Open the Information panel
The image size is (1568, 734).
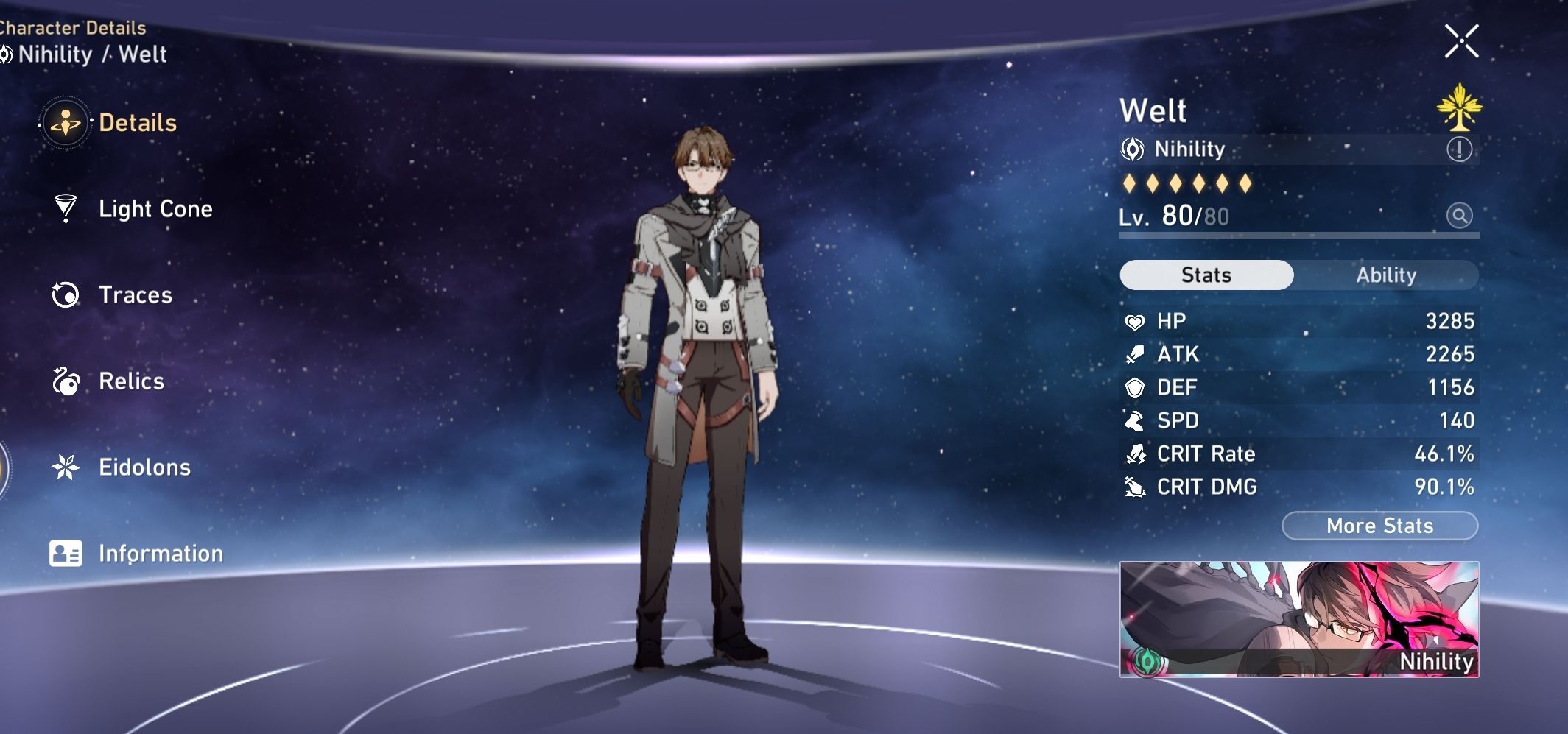point(161,553)
